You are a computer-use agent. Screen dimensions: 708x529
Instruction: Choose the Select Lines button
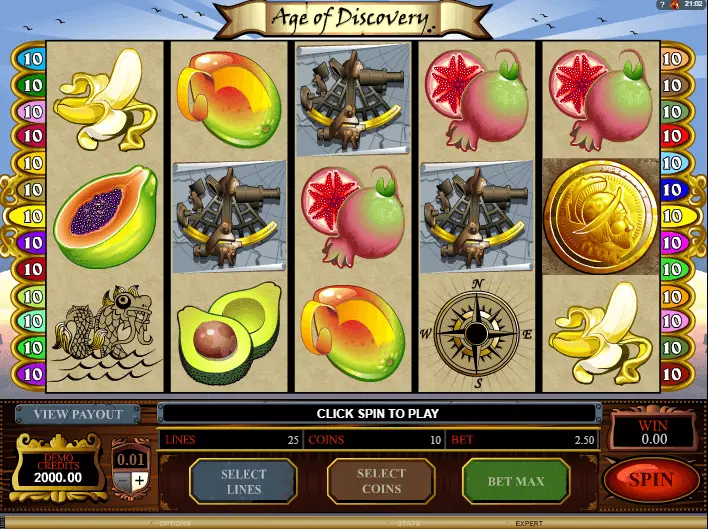pos(243,481)
